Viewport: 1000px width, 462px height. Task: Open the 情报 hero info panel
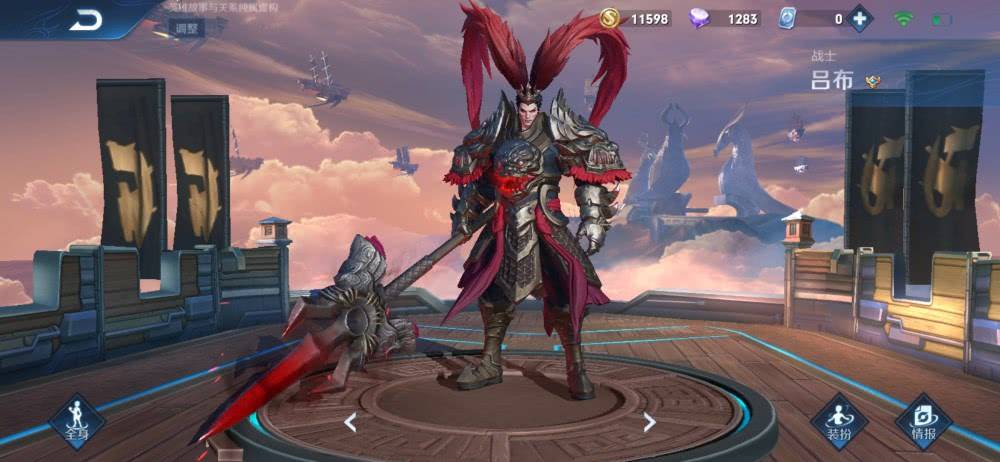(923, 421)
